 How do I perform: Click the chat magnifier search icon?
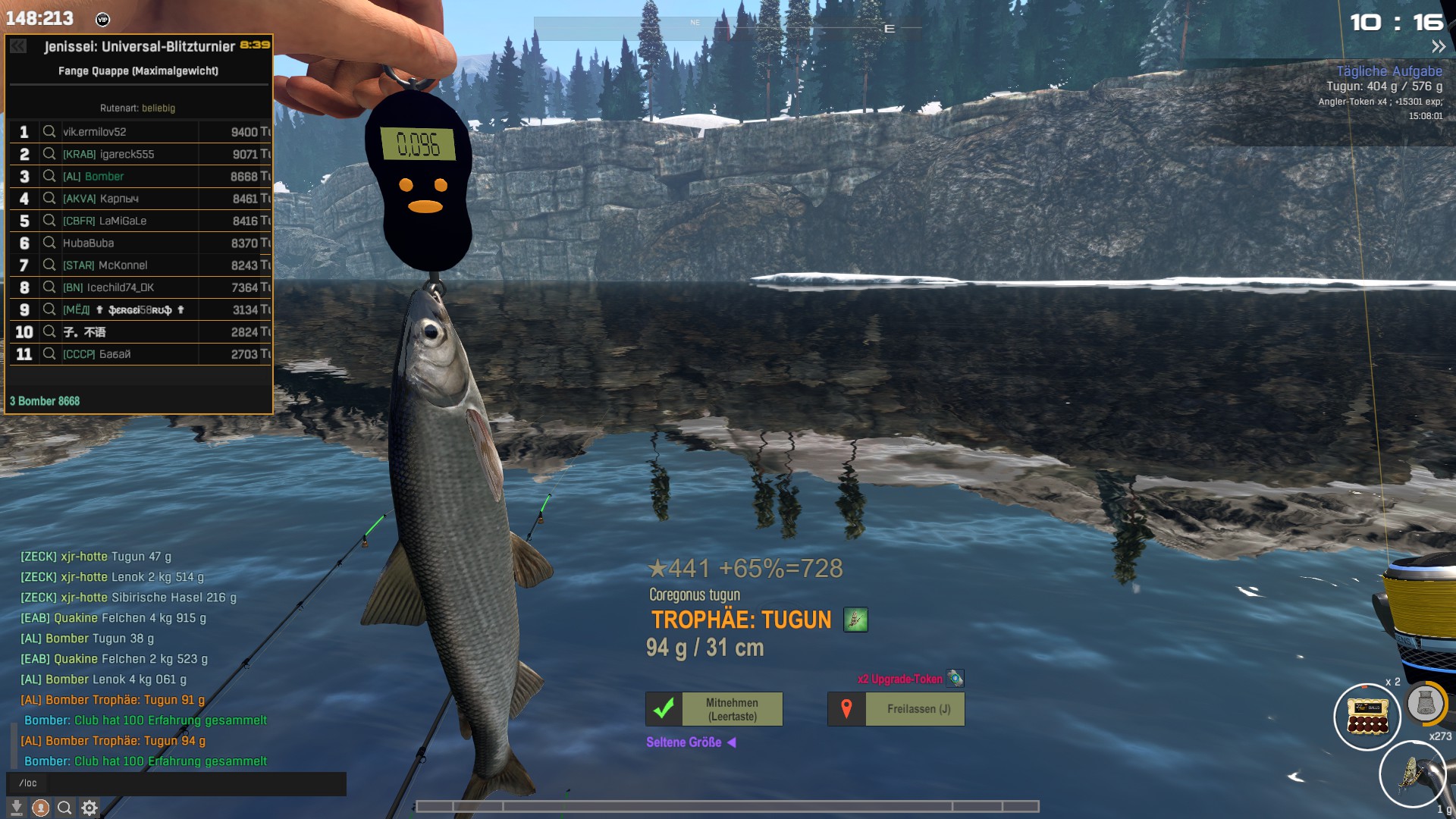(x=64, y=808)
